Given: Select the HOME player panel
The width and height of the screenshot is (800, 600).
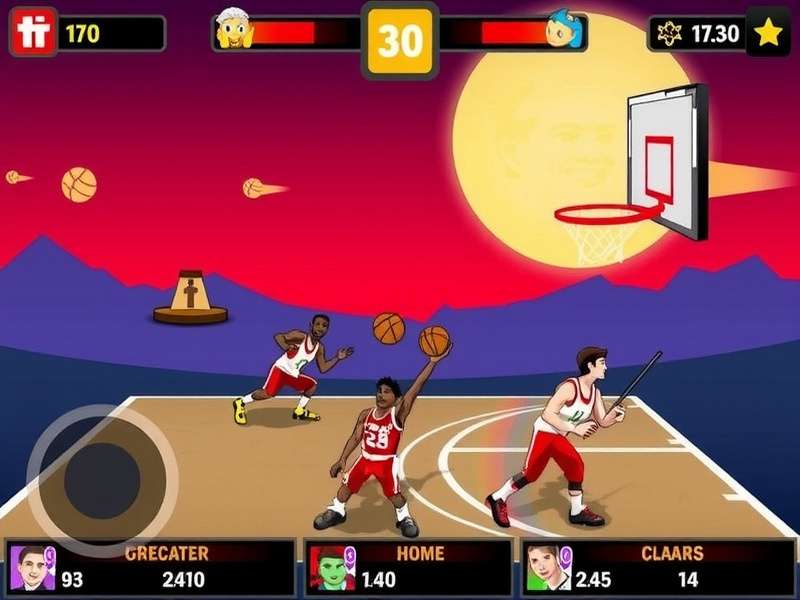Looking at the screenshot, I should coord(408,567).
